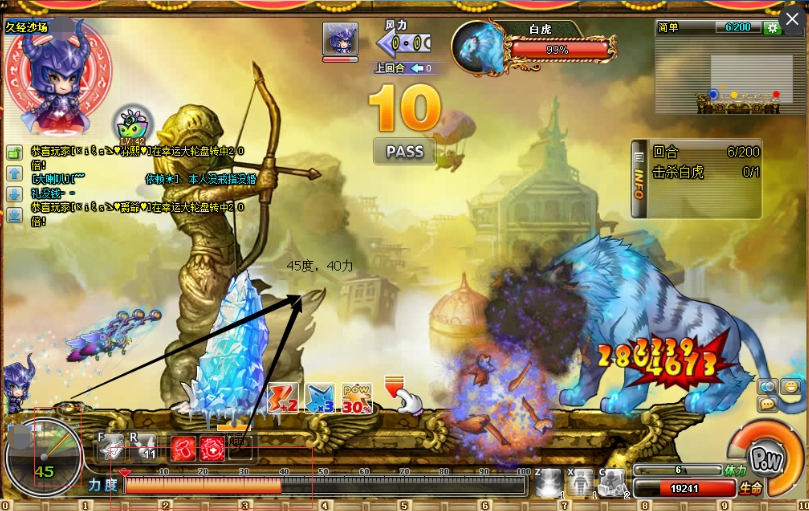Open the smiley emoji button
The image size is (809, 511).
[790, 387]
